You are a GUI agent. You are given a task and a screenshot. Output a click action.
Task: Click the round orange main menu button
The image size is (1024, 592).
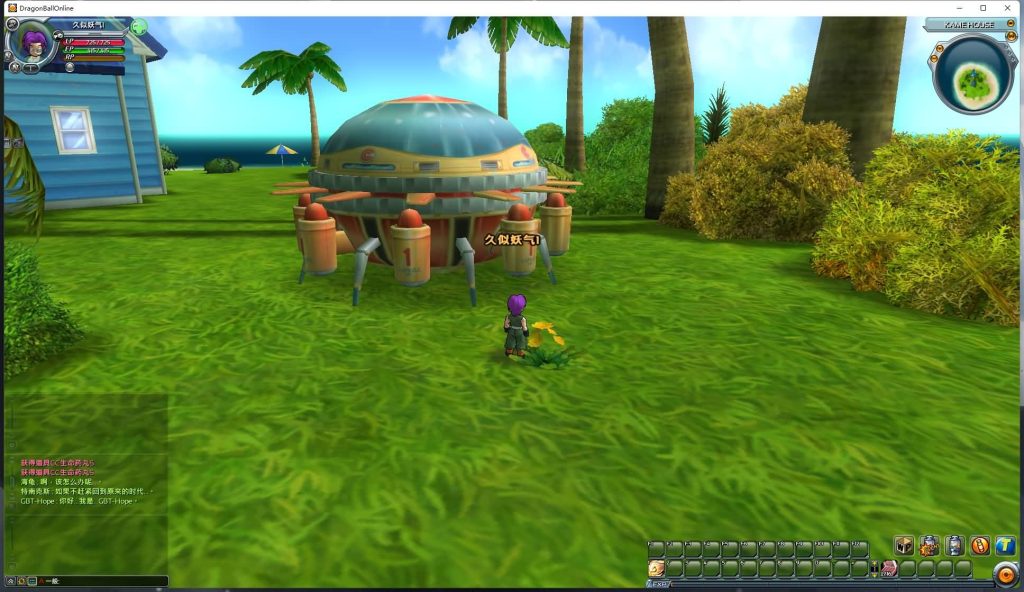pyautogui.click(x=1004, y=573)
